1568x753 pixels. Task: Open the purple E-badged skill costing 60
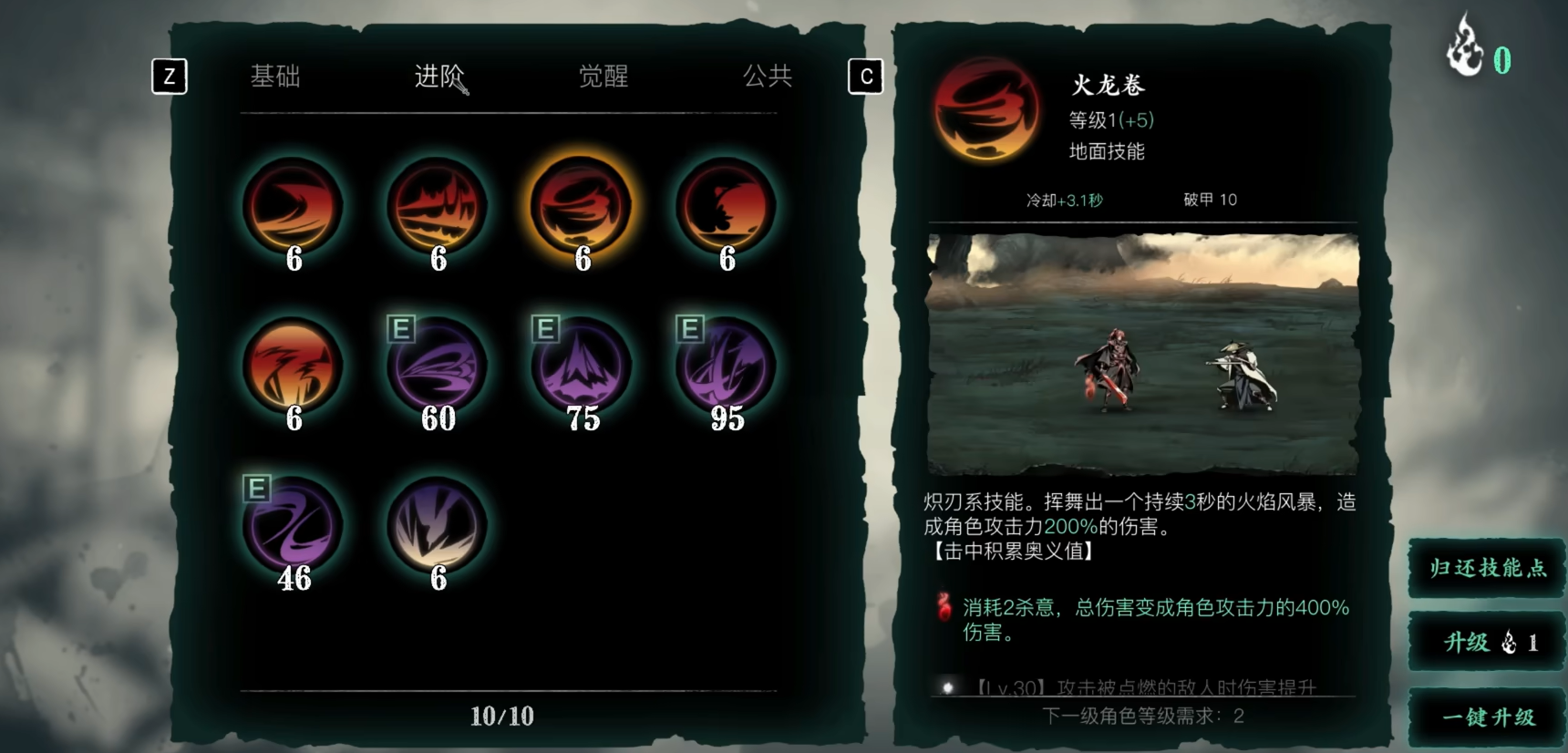point(438,367)
